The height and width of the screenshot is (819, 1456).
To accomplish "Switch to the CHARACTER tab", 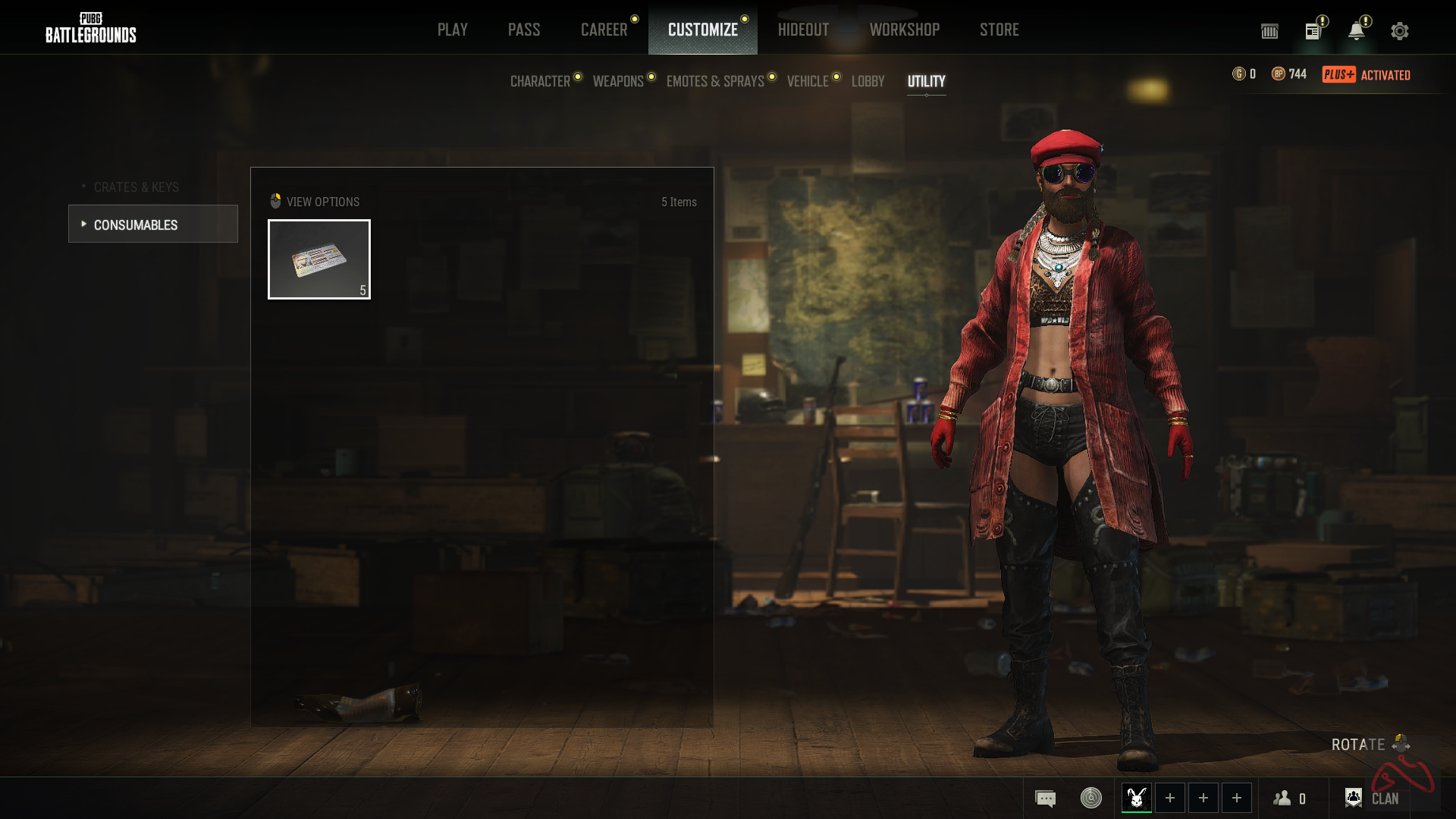I will 540,81.
